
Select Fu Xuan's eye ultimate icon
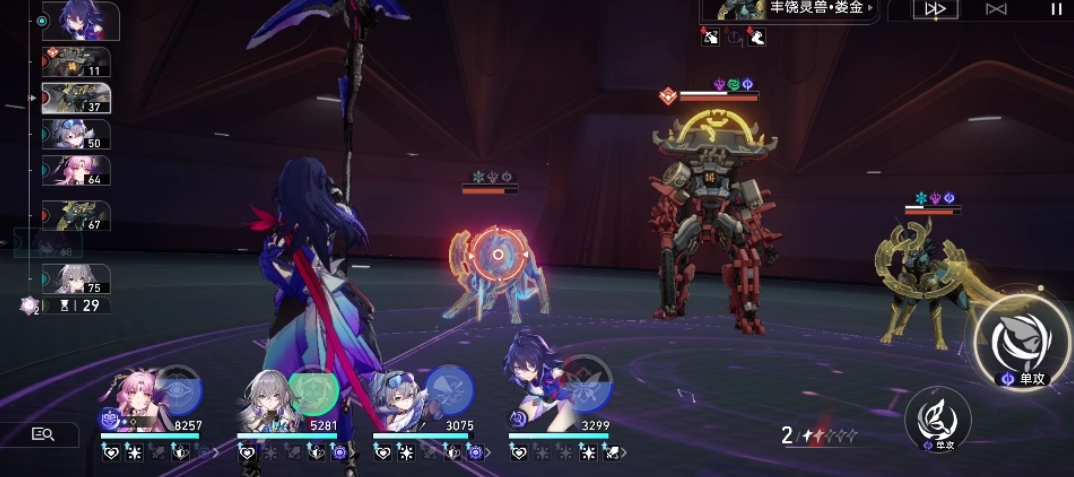179,391
